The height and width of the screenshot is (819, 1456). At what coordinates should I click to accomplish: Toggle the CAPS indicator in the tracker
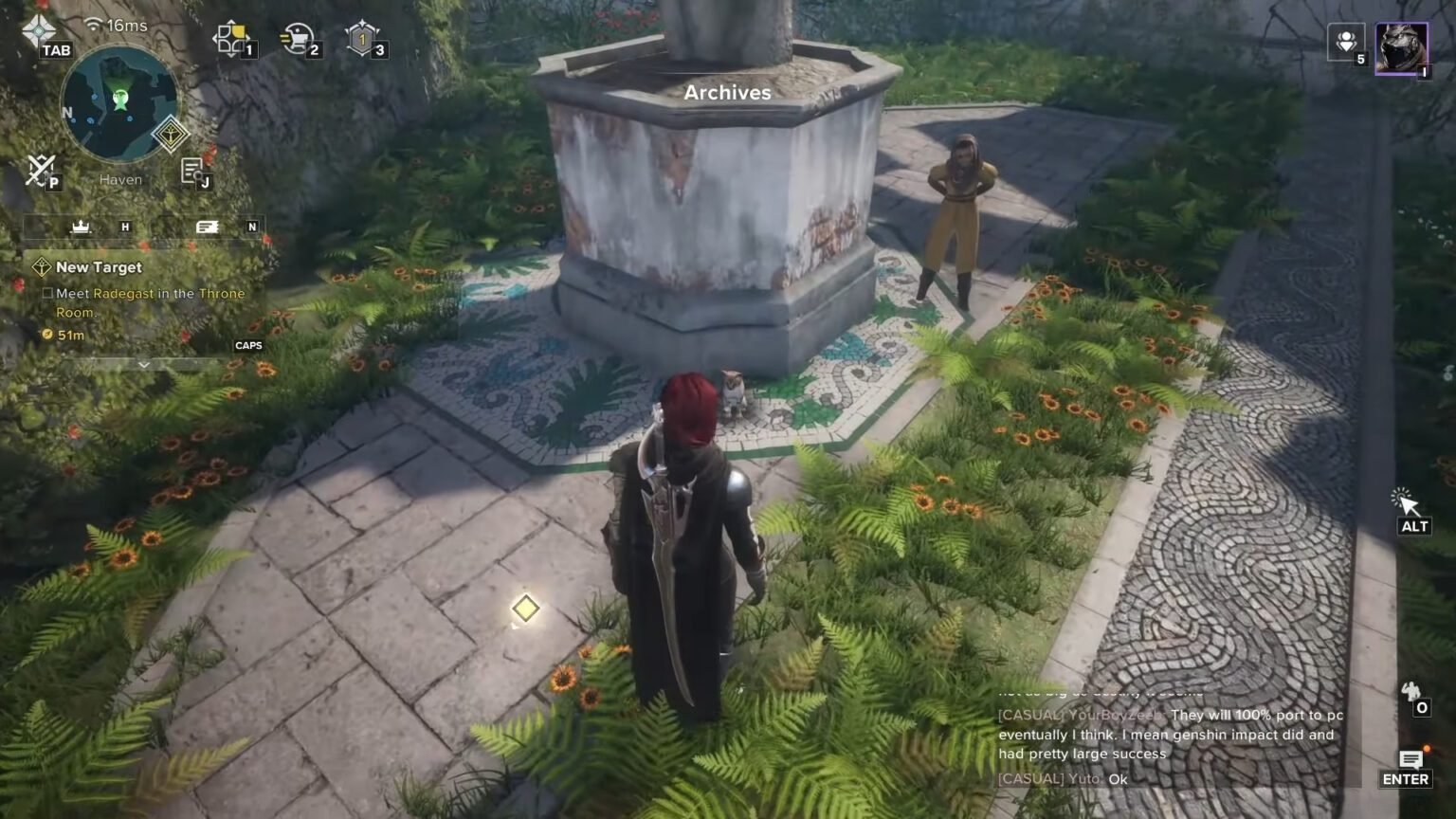coord(250,345)
